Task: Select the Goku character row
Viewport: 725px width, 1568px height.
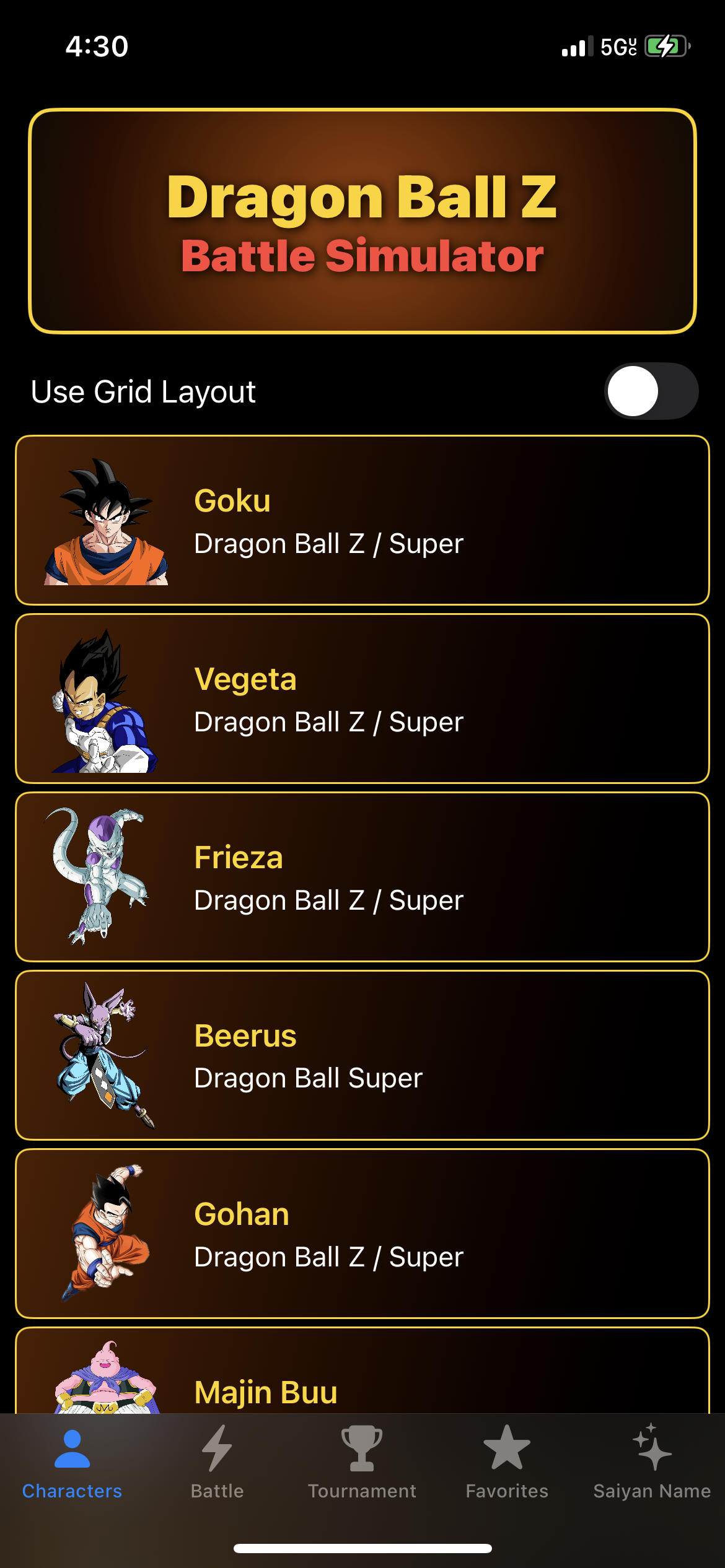Action: click(x=362, y=520)
